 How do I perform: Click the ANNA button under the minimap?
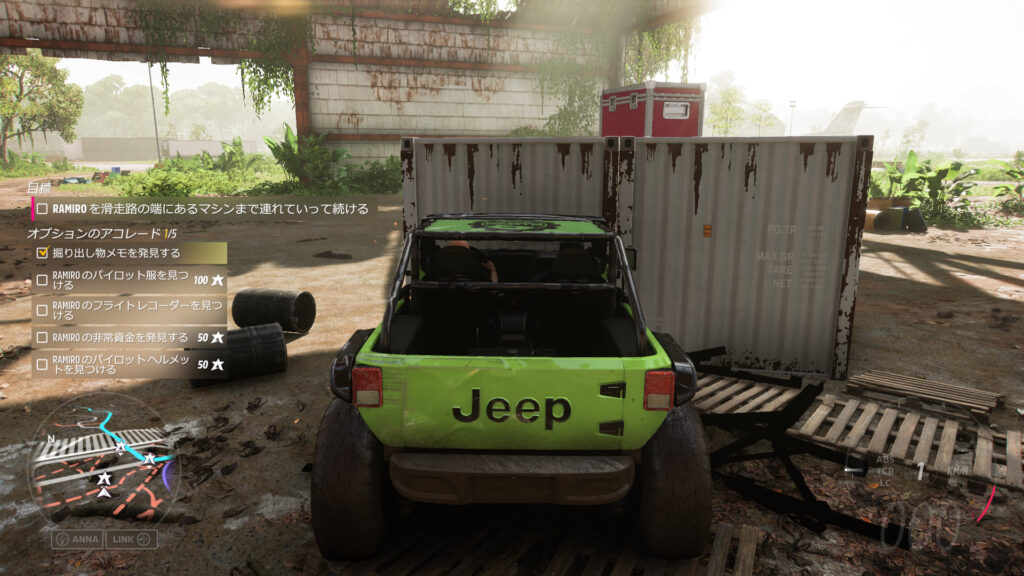point(76,538)
